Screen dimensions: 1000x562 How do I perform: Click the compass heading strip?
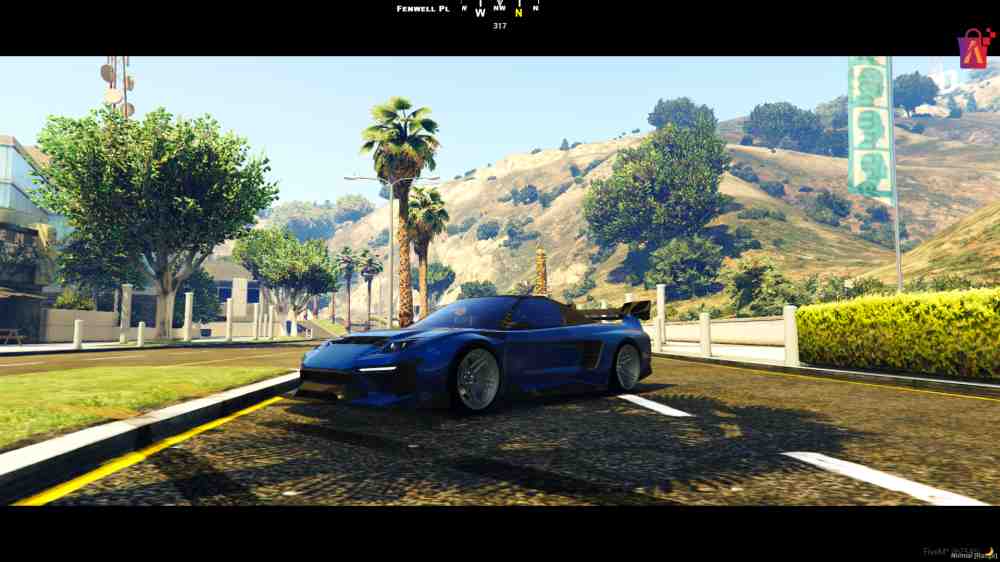499,11
